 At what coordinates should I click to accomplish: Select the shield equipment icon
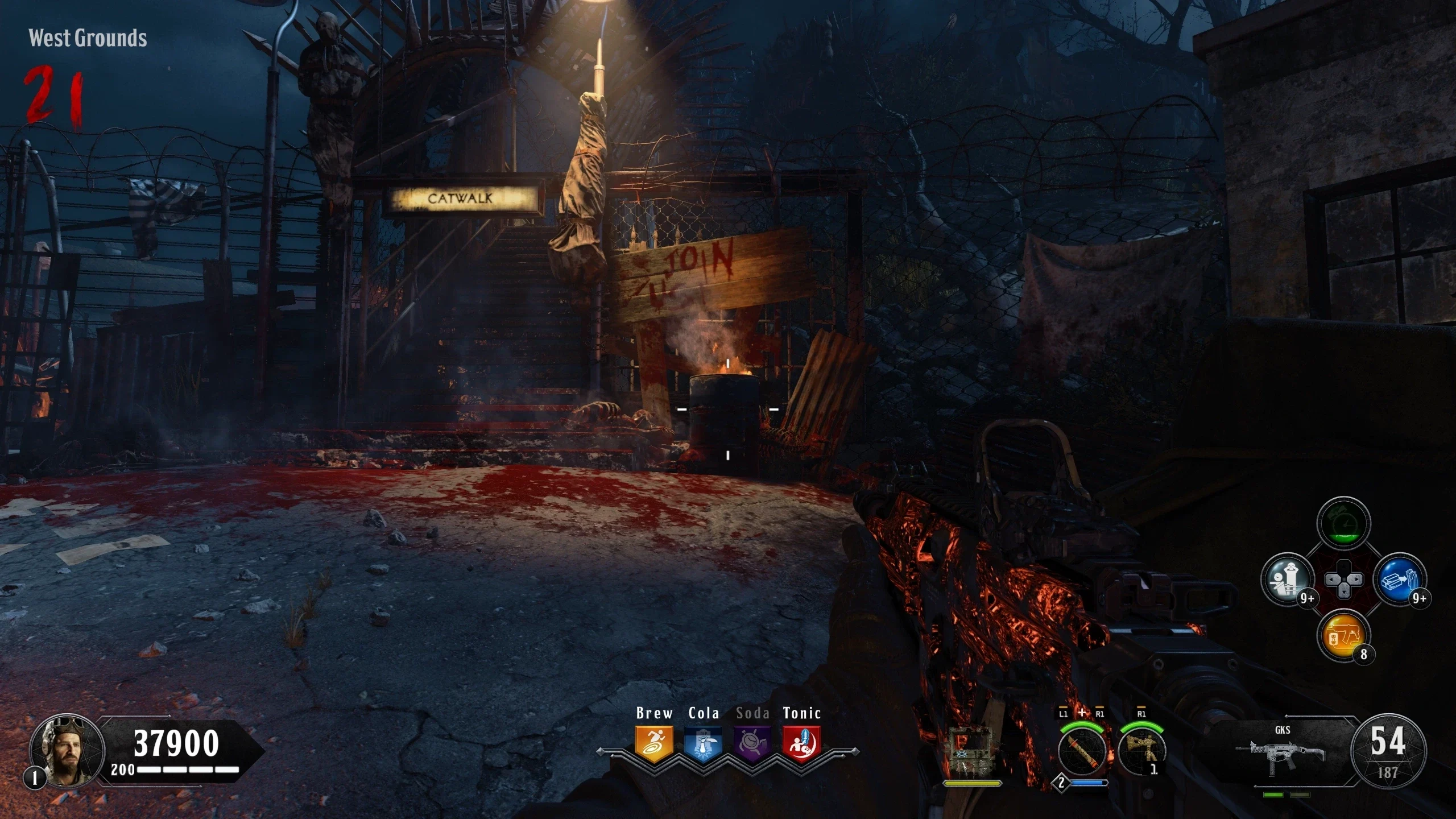pyautogui.click(x=971, y=752)
